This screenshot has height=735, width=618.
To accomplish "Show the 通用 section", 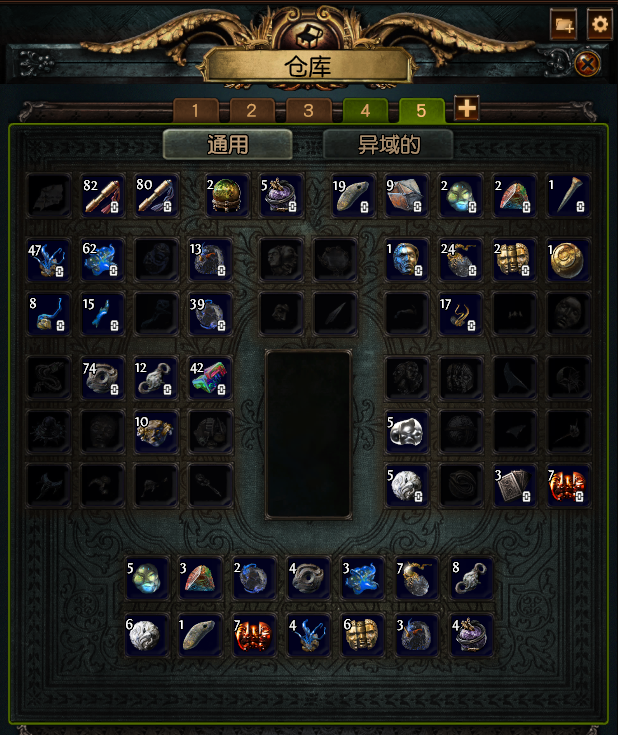I will (x=227, y=144).
